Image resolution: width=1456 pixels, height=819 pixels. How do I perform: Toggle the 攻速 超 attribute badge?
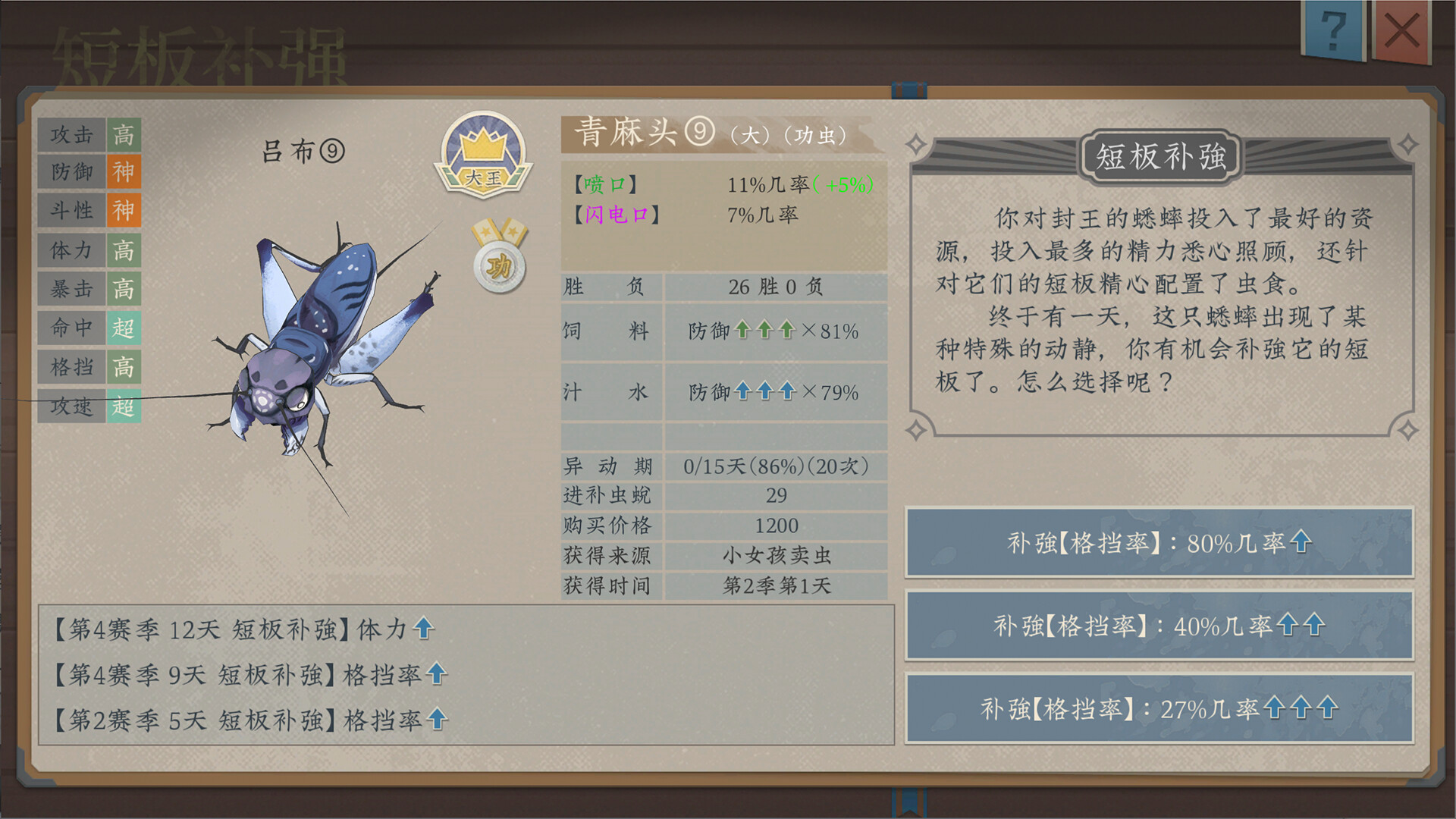point(125,407)
